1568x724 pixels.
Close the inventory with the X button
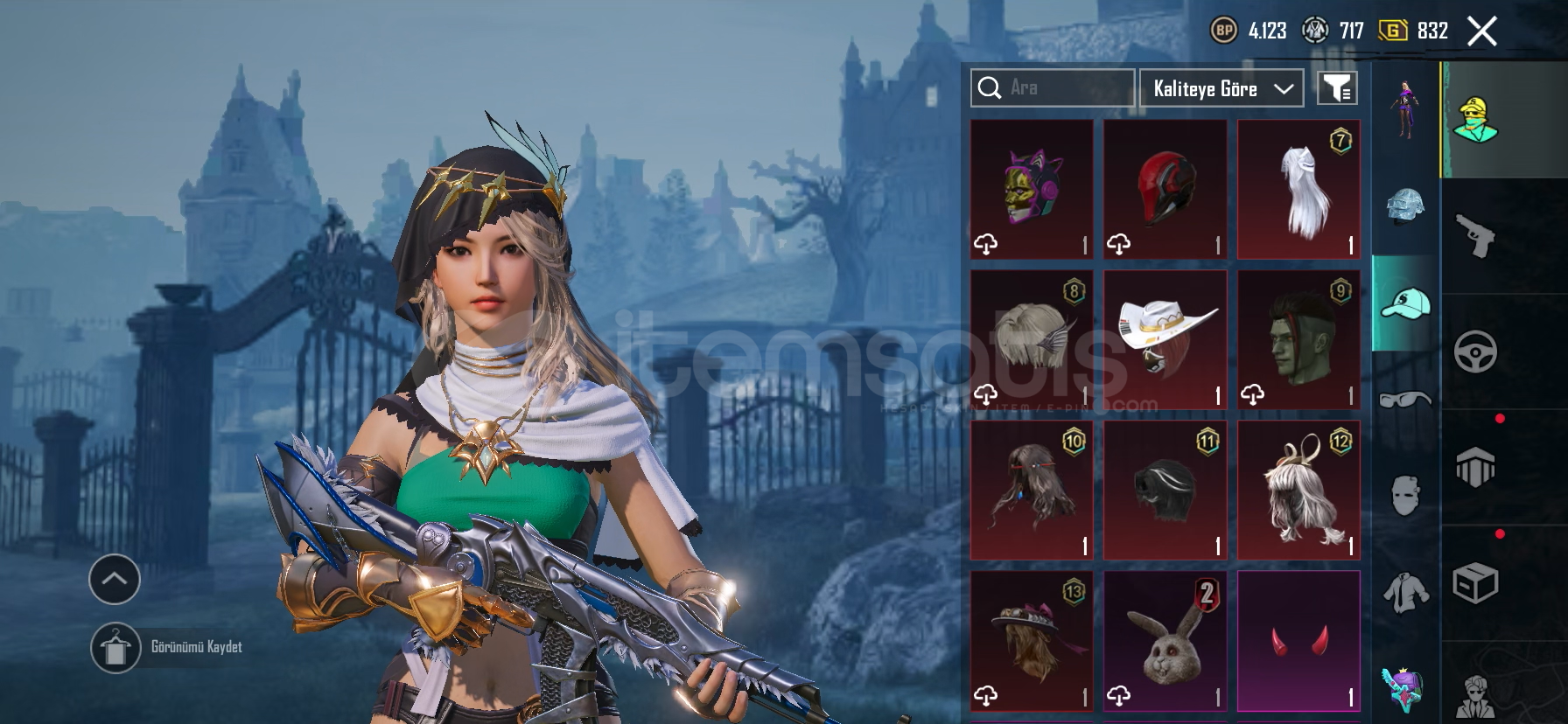coord(1481,31)
